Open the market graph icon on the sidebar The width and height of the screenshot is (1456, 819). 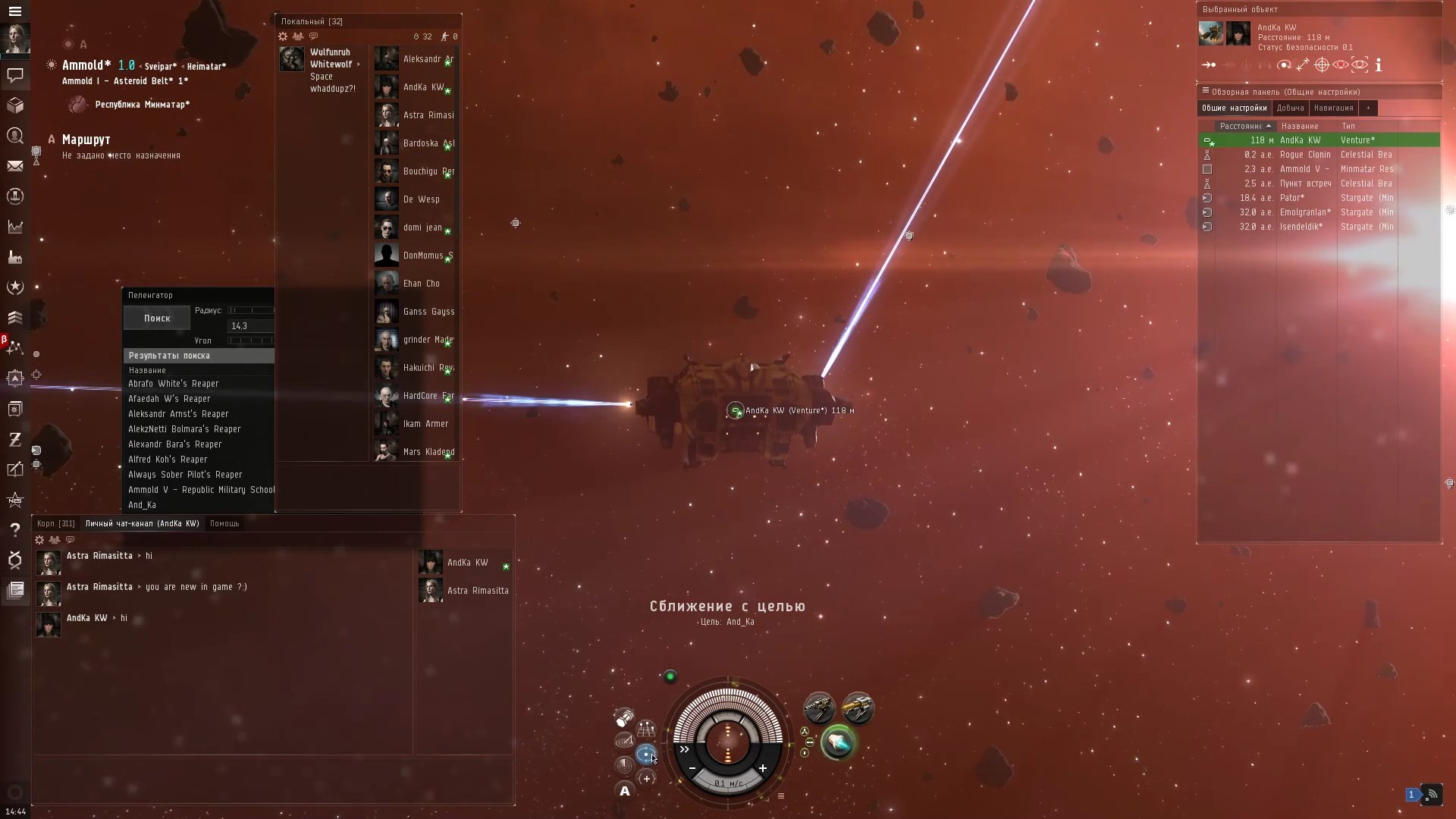click(x=15, y=226)
